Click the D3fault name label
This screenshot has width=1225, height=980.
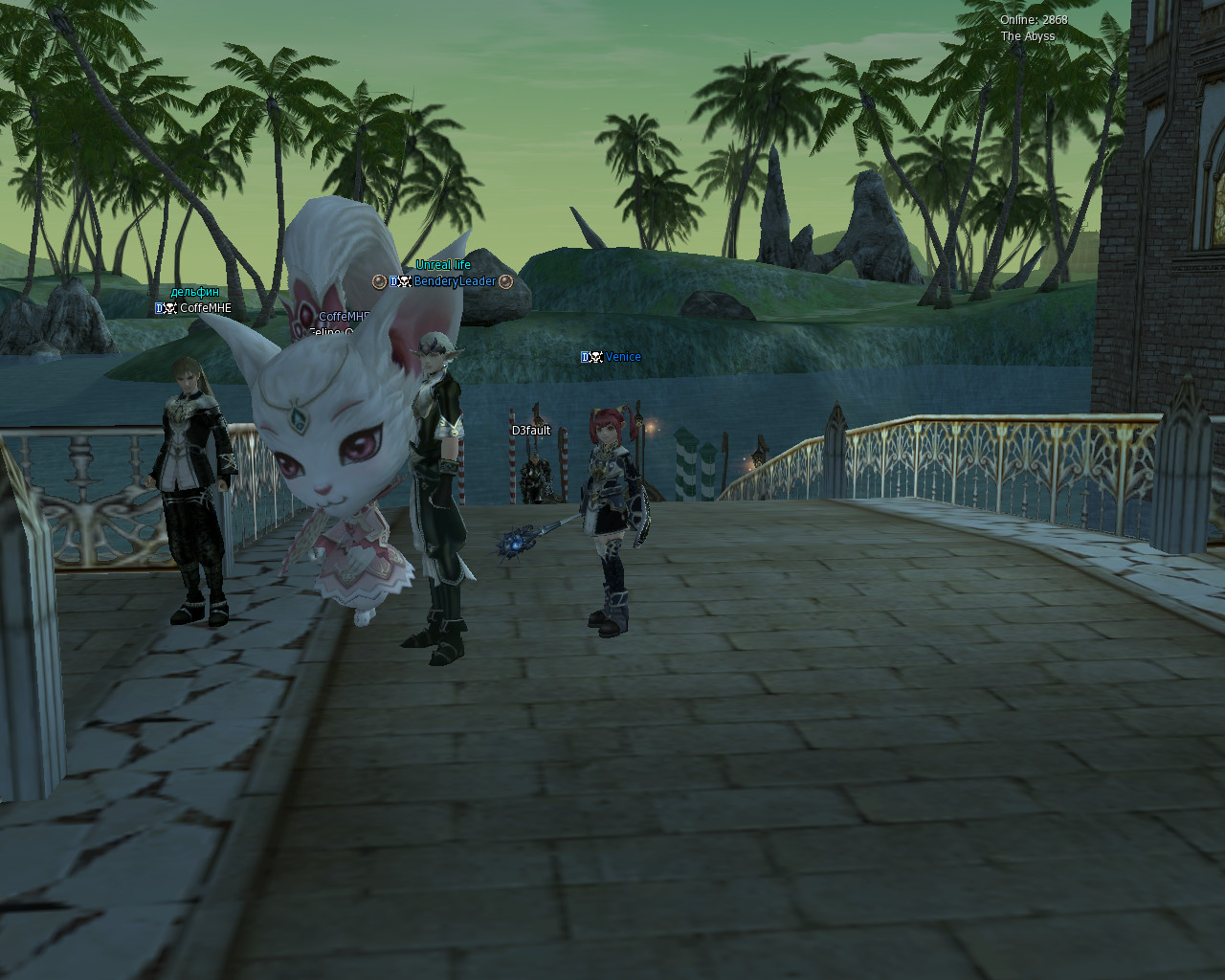click(x=531, y=431)
